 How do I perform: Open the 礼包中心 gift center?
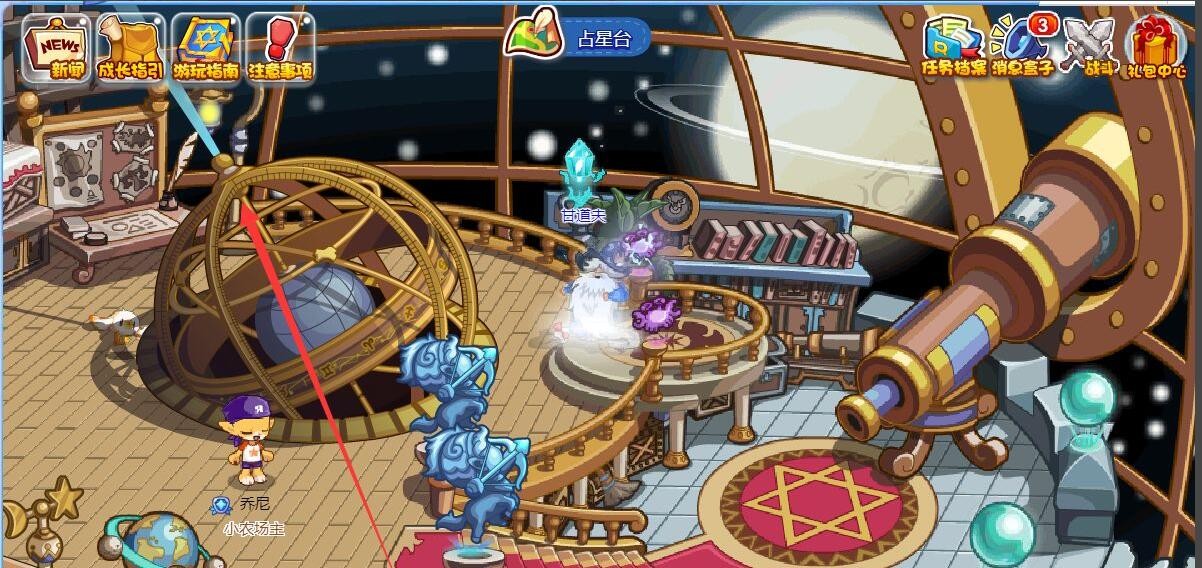tap(1157, 46)
